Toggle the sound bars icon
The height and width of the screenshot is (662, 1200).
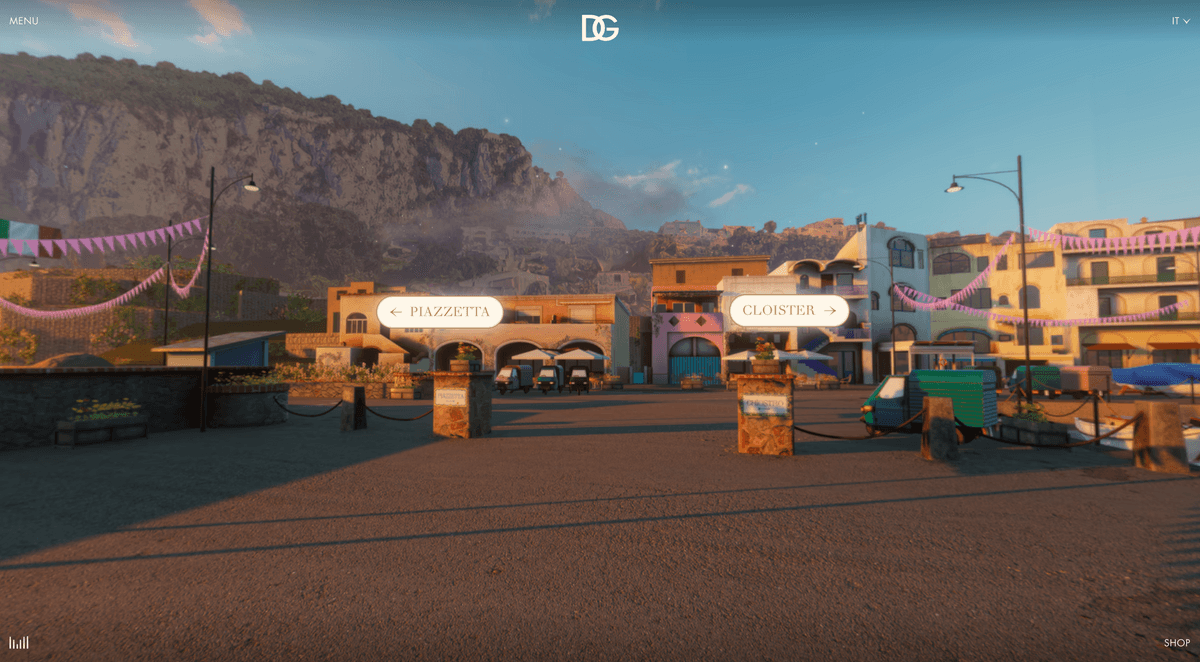tap(19, 642)
